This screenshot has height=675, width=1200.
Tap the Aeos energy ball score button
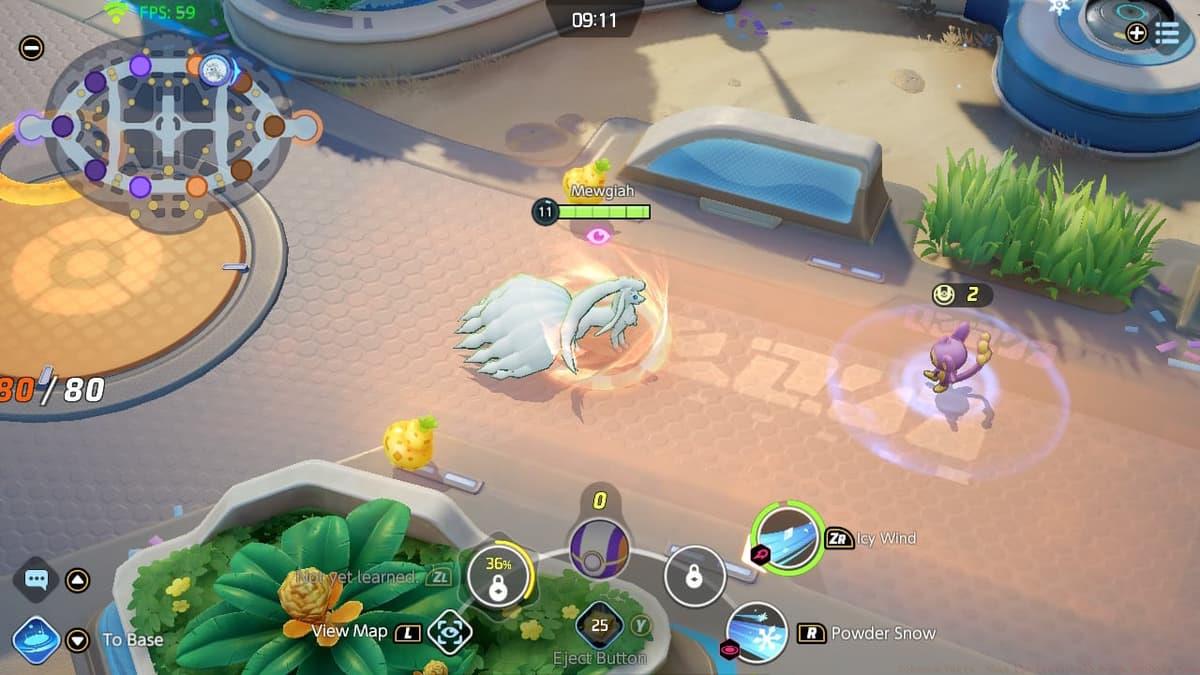(600, 548)
